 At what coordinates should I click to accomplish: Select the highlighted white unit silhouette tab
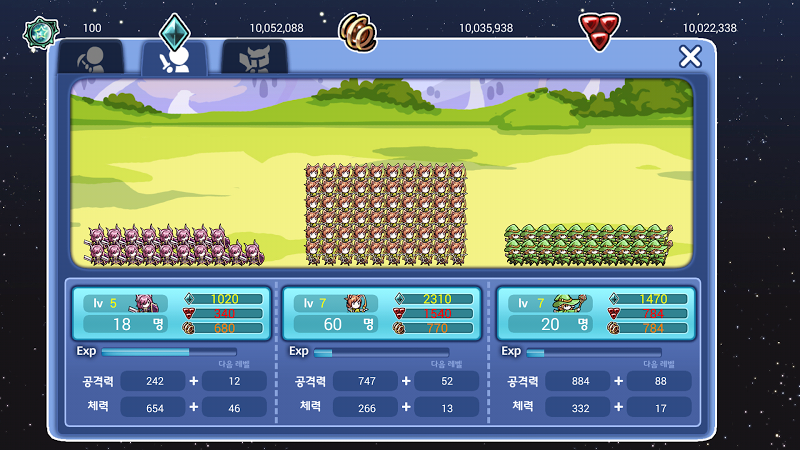click(174, 59)
